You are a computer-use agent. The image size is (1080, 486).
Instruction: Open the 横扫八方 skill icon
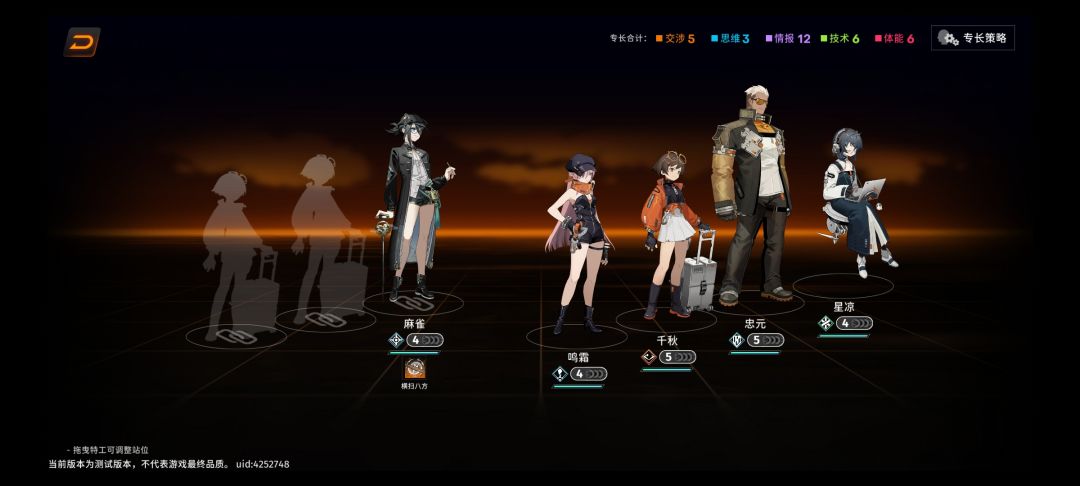click(414, 369)
